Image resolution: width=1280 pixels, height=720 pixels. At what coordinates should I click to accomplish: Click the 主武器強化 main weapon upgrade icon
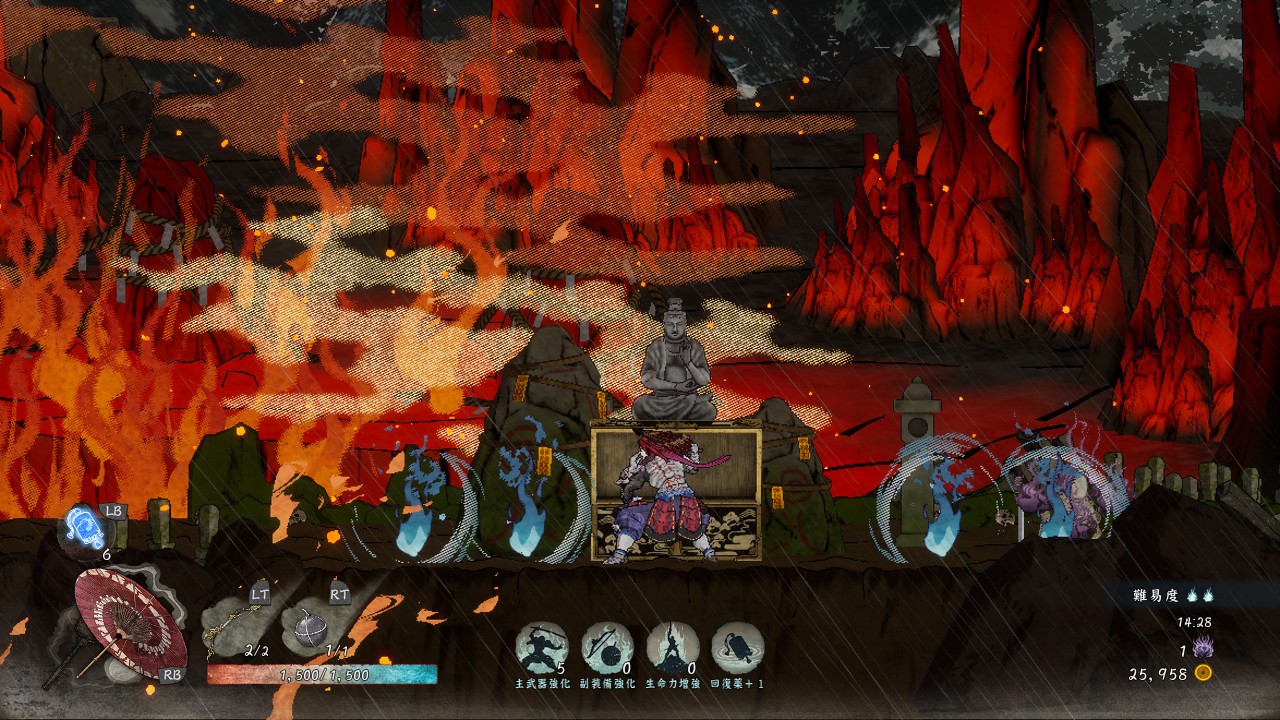tap(542, 648)
